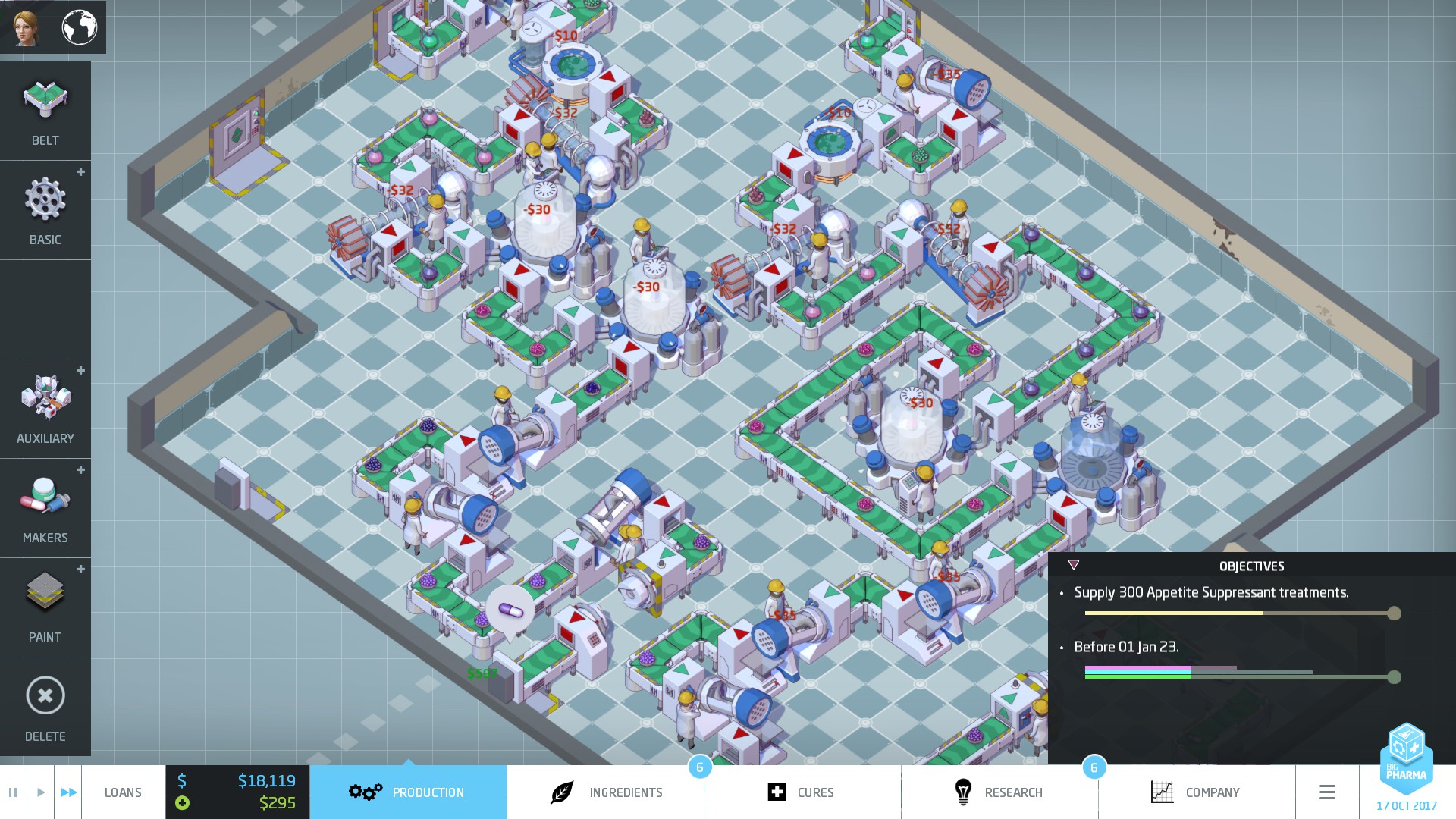This screenshot has height=819, width=1456.
Task: Pause the game
Action: tap(13, 792)
